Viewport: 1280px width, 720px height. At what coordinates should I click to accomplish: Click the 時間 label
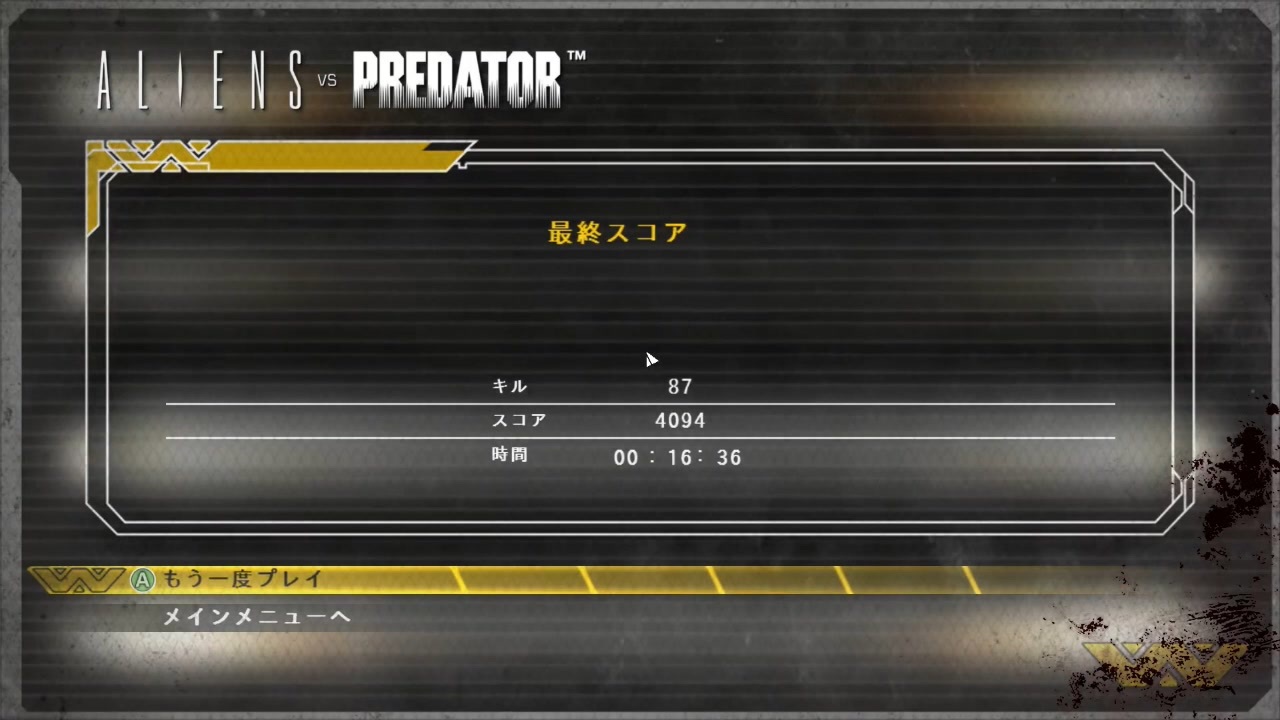(x=511, y=455)
